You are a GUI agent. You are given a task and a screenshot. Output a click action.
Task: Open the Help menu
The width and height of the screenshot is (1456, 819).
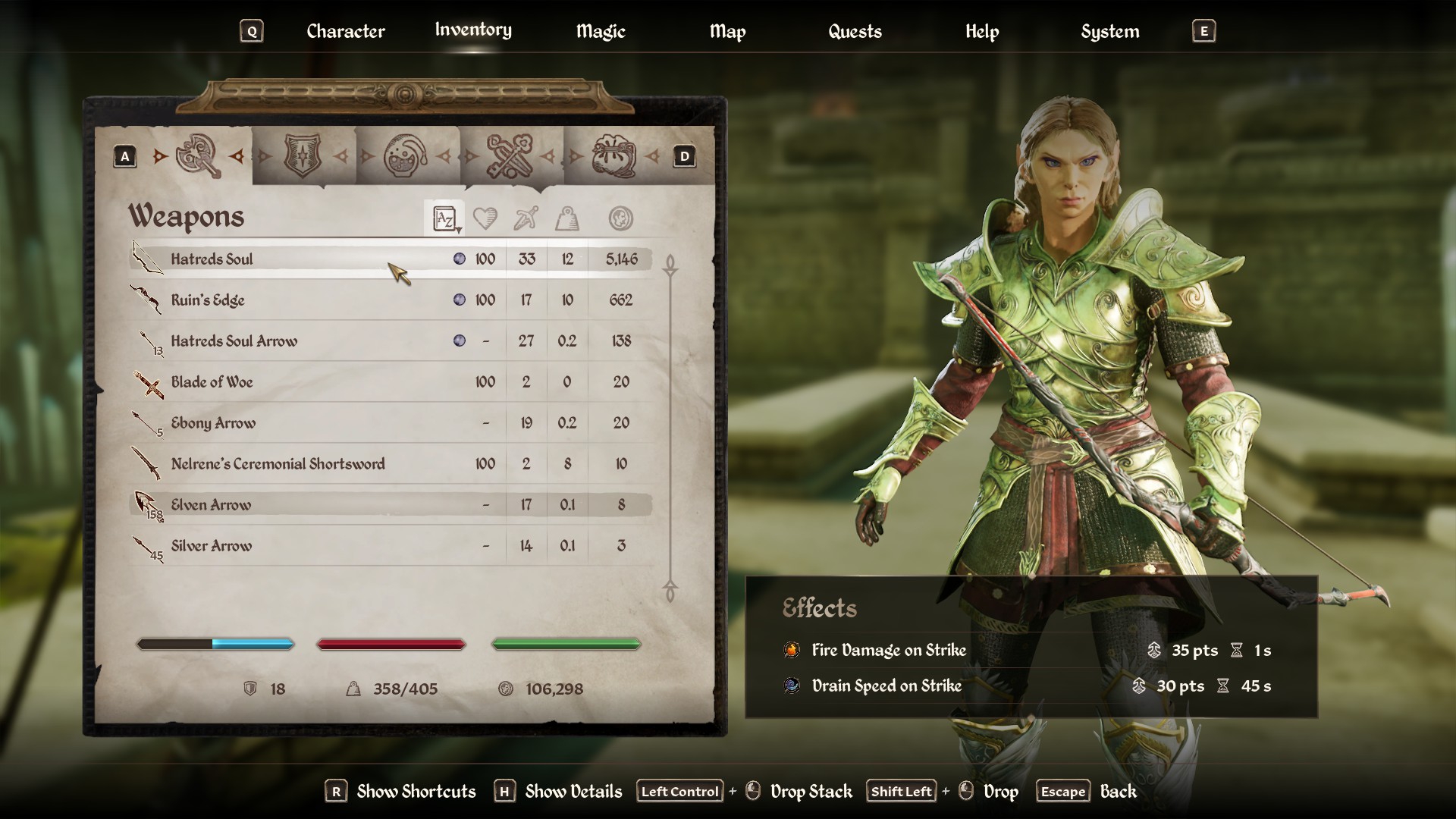coord(982,31)
